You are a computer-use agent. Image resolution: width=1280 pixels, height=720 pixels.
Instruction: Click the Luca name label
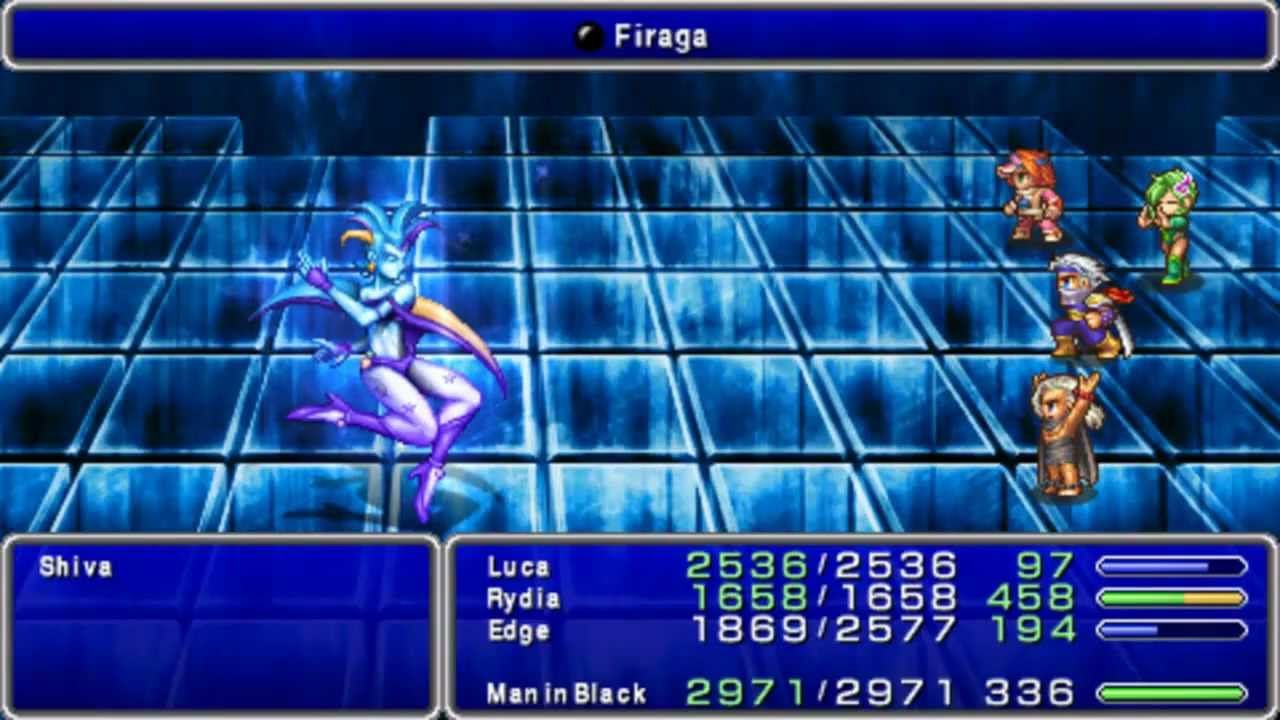520,567
